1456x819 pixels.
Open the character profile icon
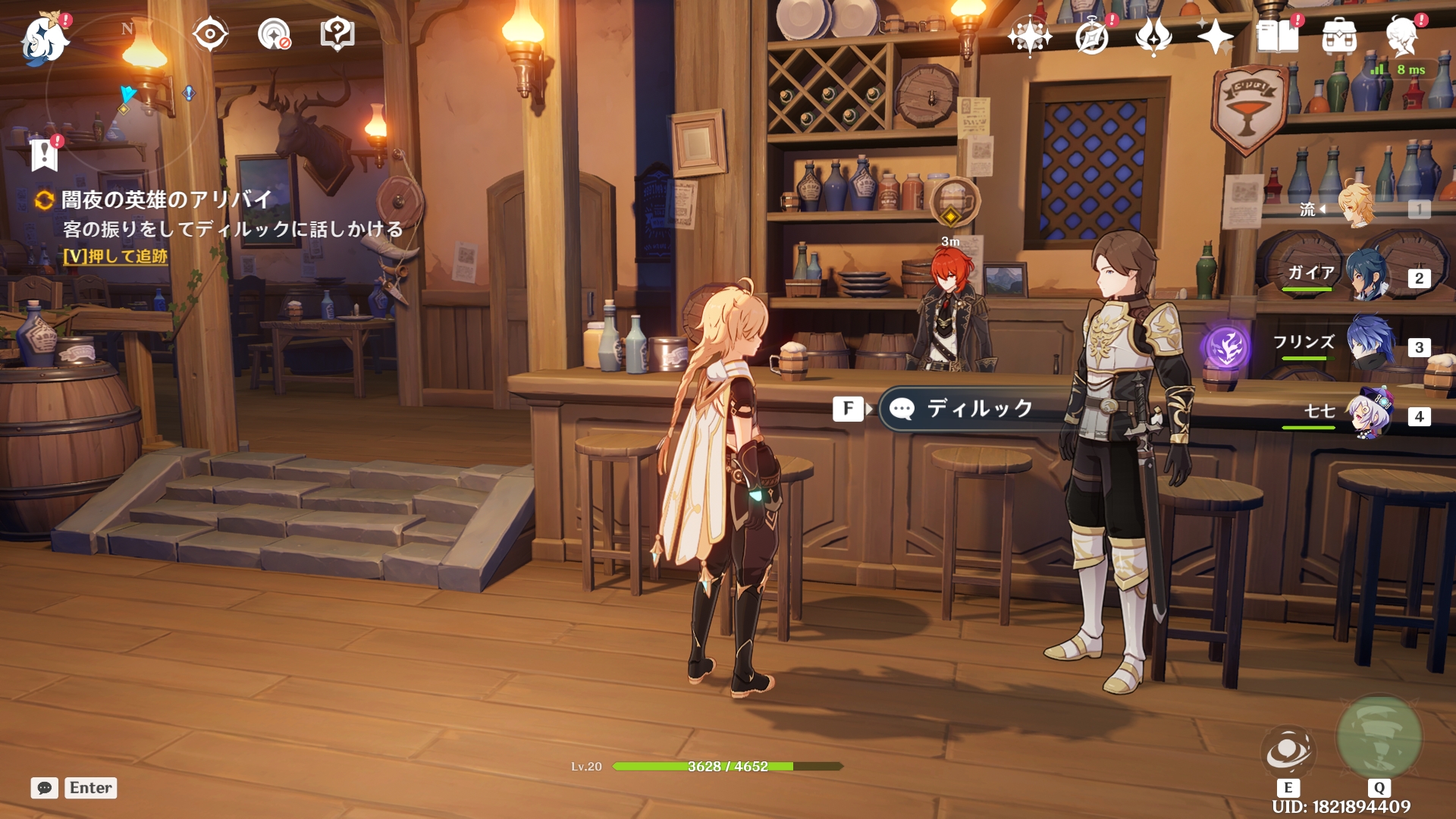pyautogui.click(x=1401, y=36)
